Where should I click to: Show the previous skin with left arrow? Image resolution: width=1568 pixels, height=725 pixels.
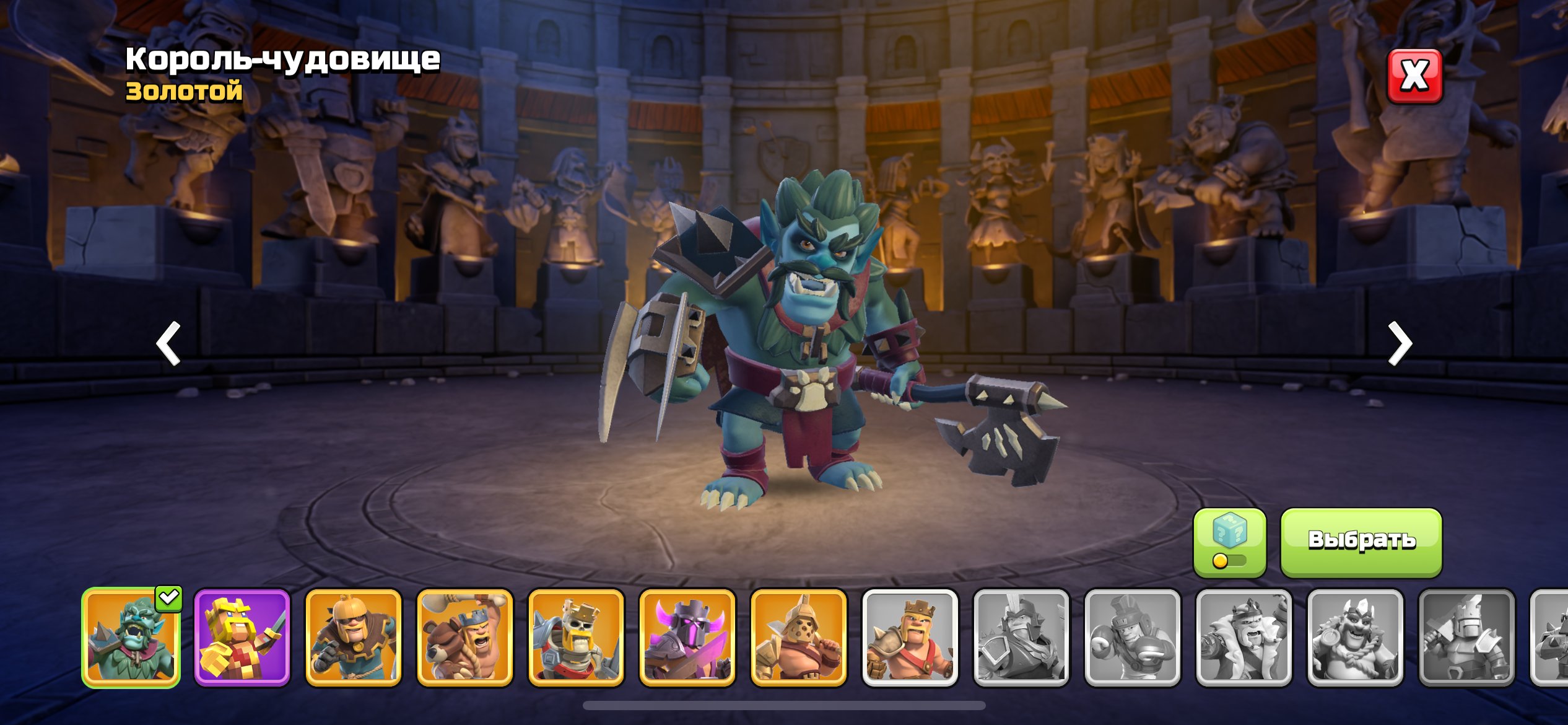pyautogui.click(x=168, y=343)
